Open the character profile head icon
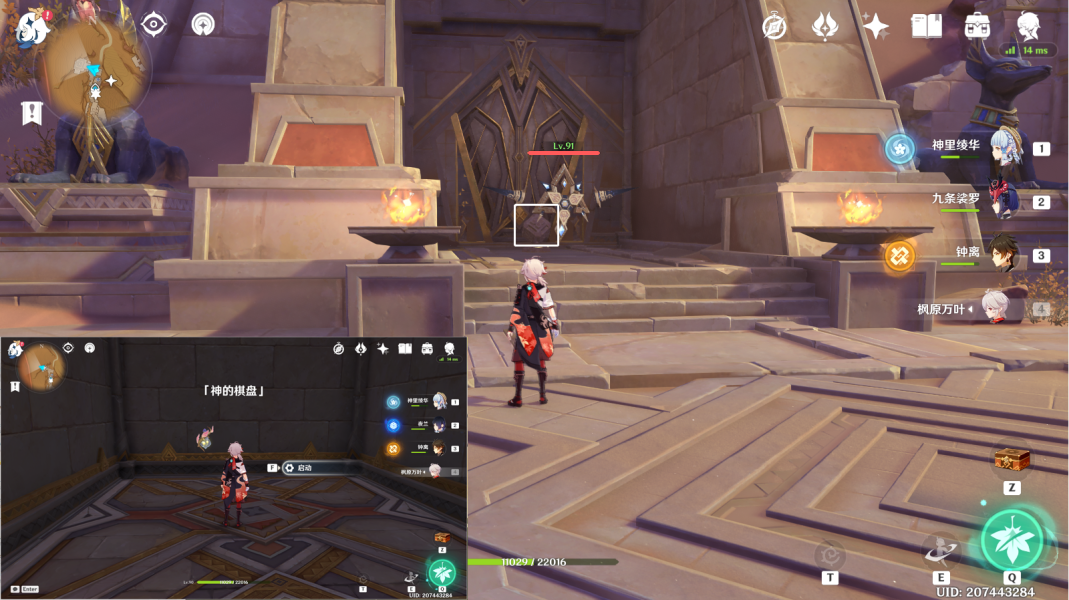The width and height of the screenshot is (1069, 600). click(1028, 26)
